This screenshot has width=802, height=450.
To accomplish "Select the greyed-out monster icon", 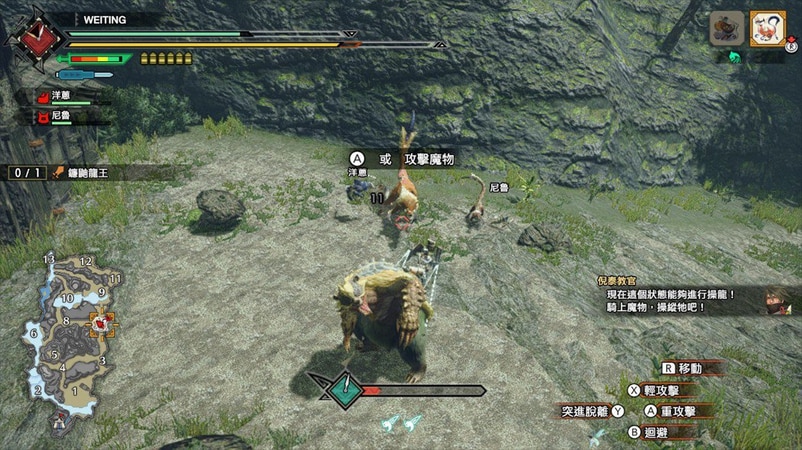I will (x=727, y=28).
